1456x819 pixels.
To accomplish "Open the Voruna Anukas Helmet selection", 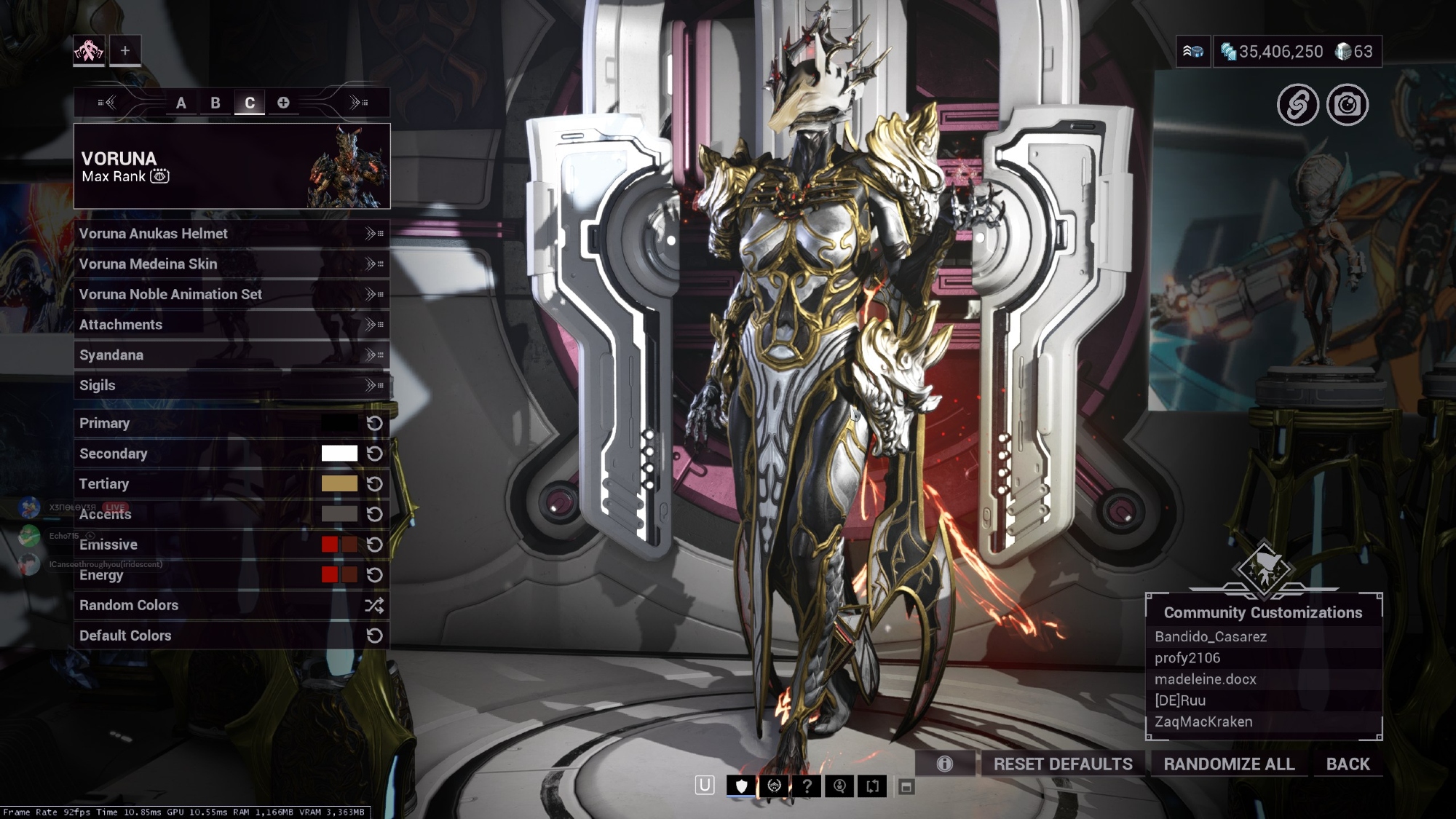I will tap(231, 234).
